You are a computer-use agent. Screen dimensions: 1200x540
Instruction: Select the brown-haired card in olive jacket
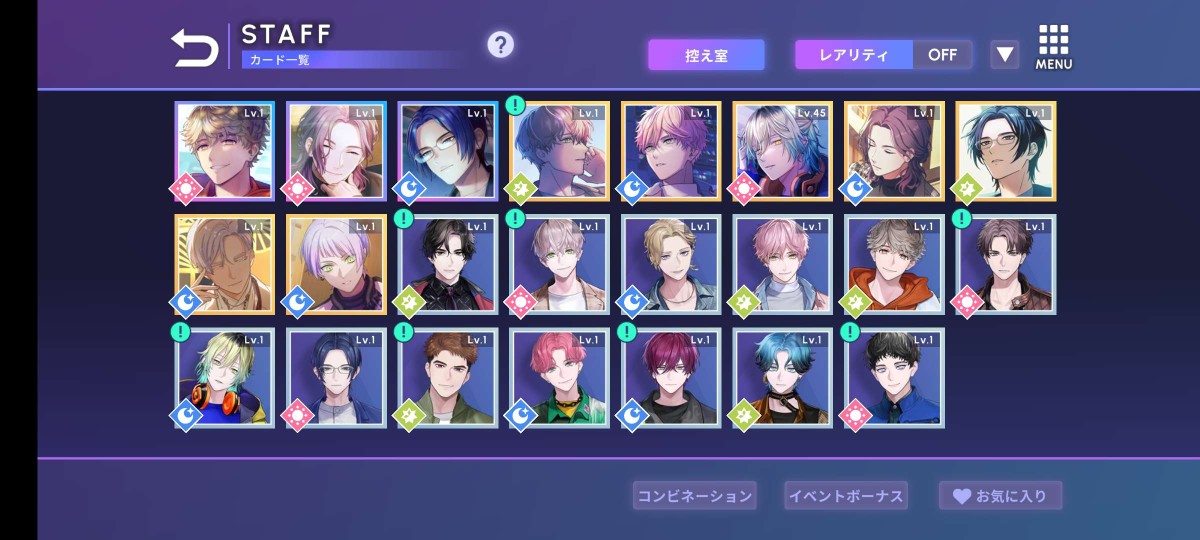click(x=447, y=378)
